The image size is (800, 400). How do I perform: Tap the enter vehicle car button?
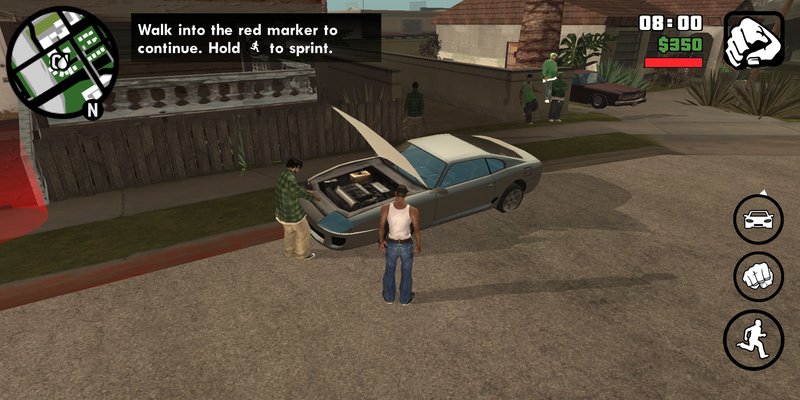[758, 219]
